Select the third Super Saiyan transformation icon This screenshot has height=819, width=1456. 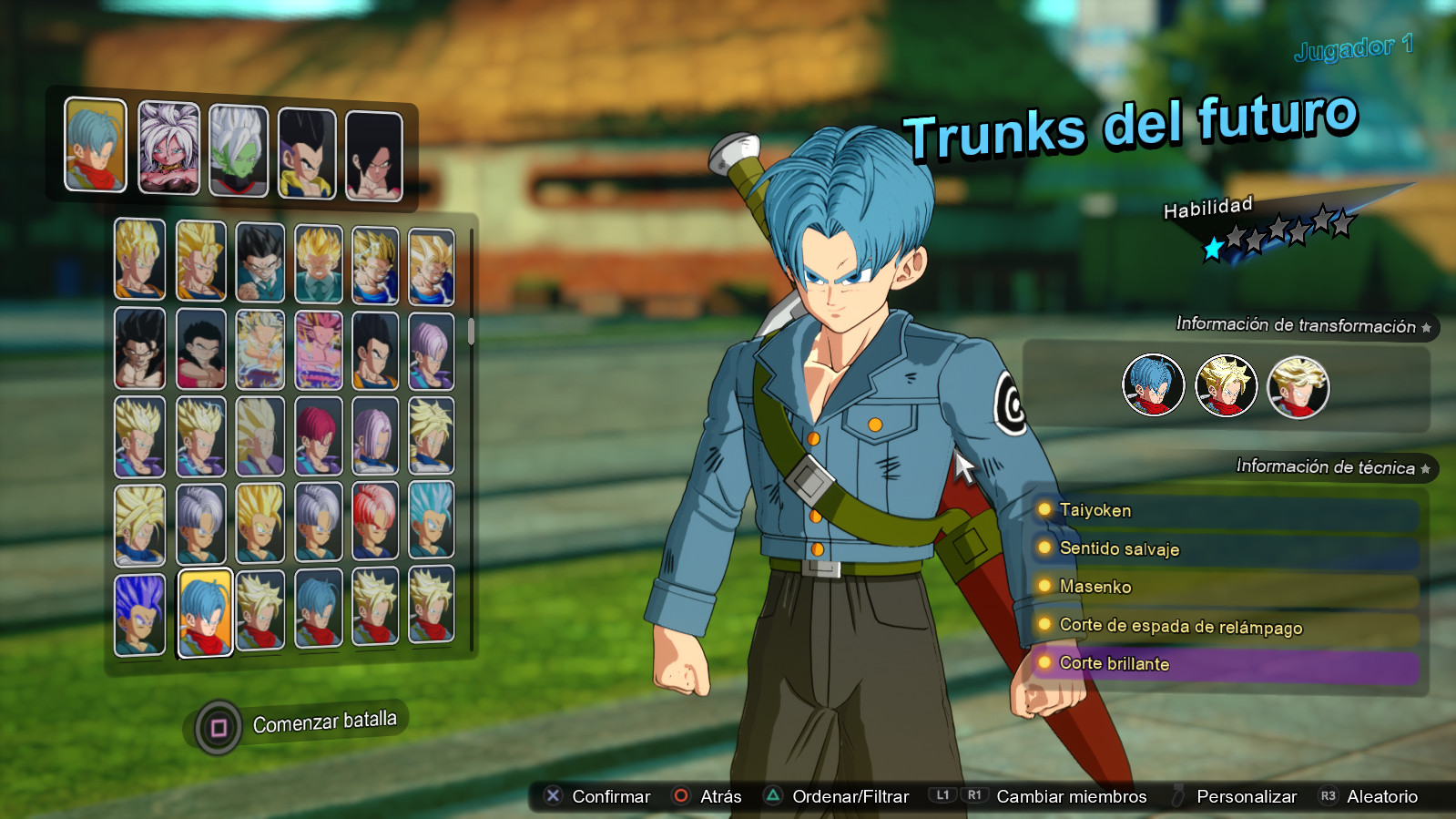point(1298,386)
